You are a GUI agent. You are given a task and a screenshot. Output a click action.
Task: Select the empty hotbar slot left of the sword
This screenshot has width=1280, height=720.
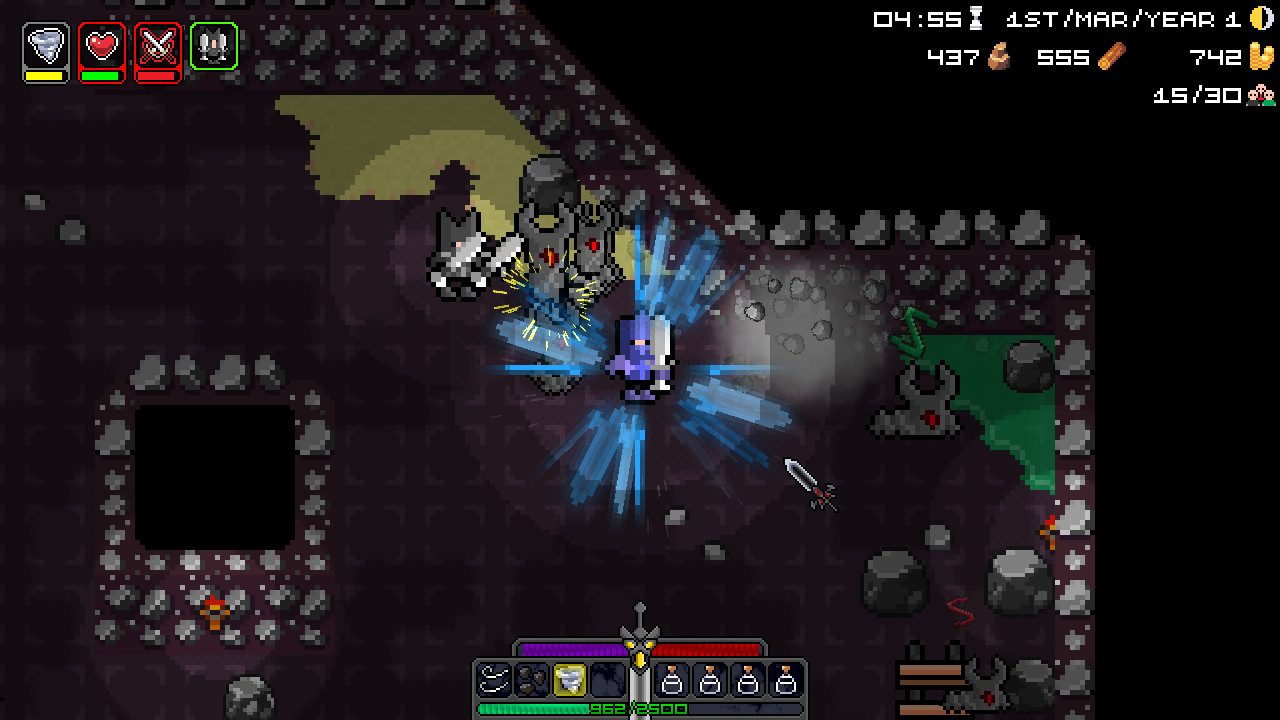(607, 679)
